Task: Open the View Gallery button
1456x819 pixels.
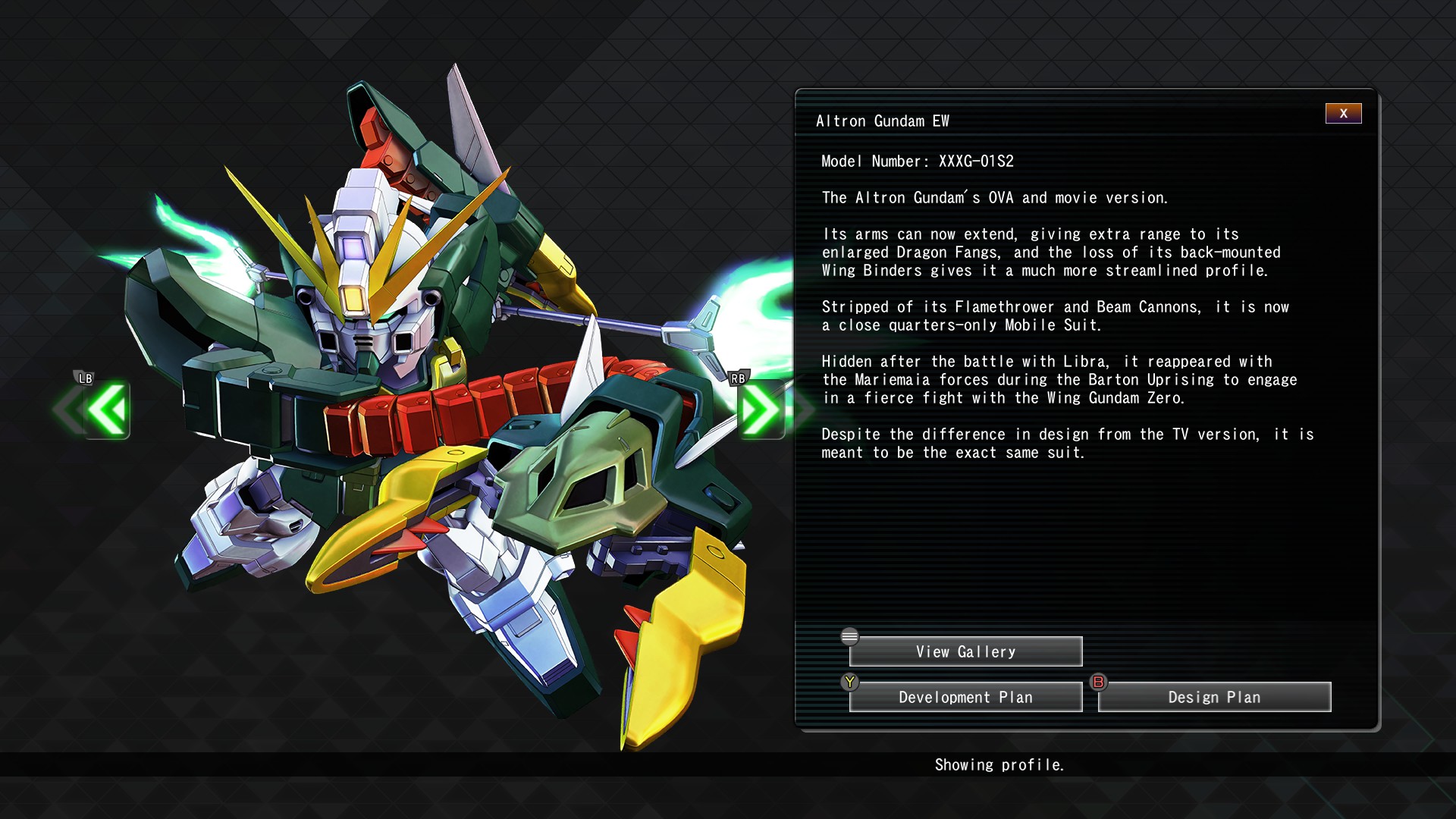Action: pyautogui.click(x=965, y=651)
